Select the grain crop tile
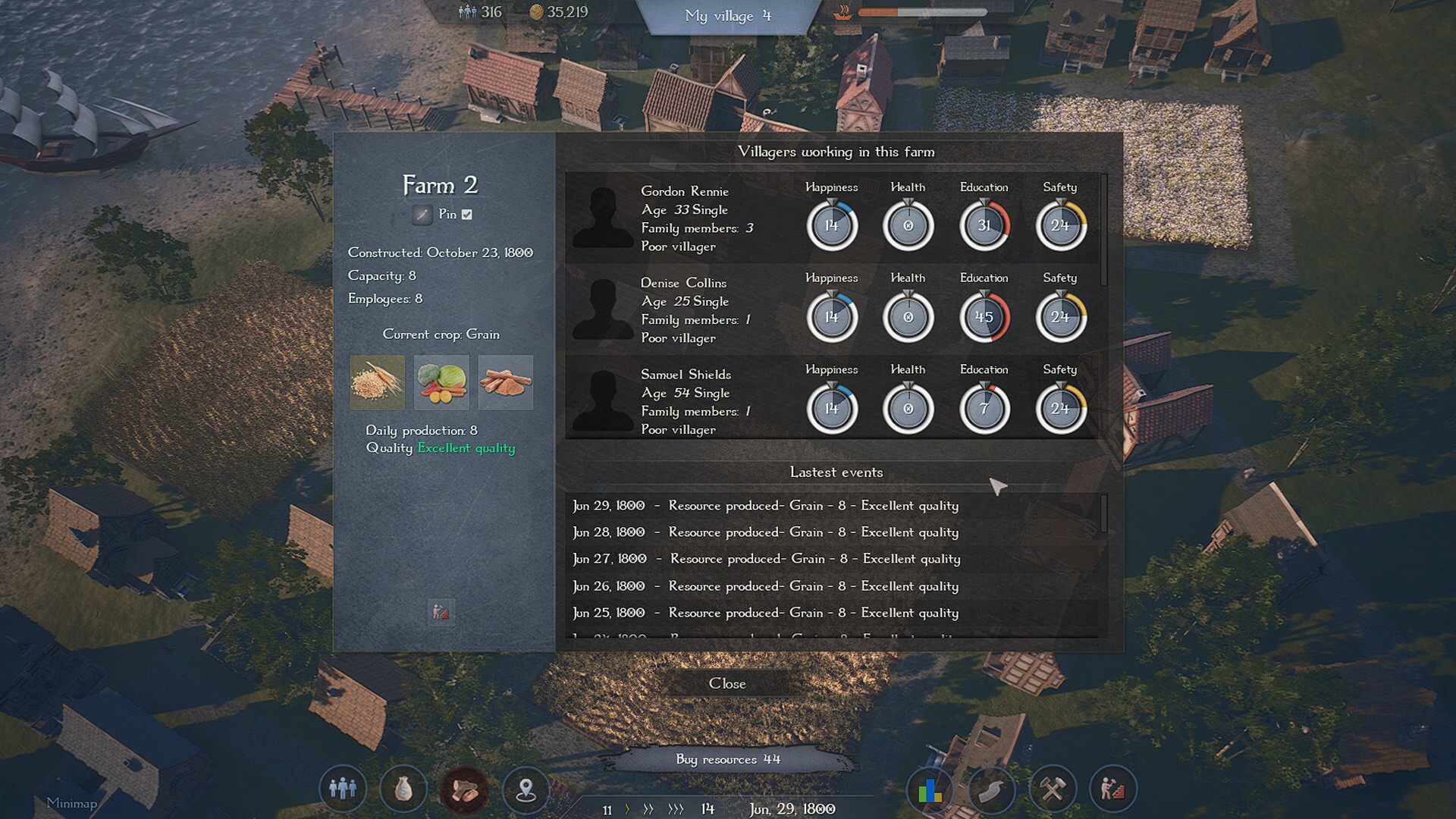The height and width of the screenshot is (819, 1456). coord(378,382)
